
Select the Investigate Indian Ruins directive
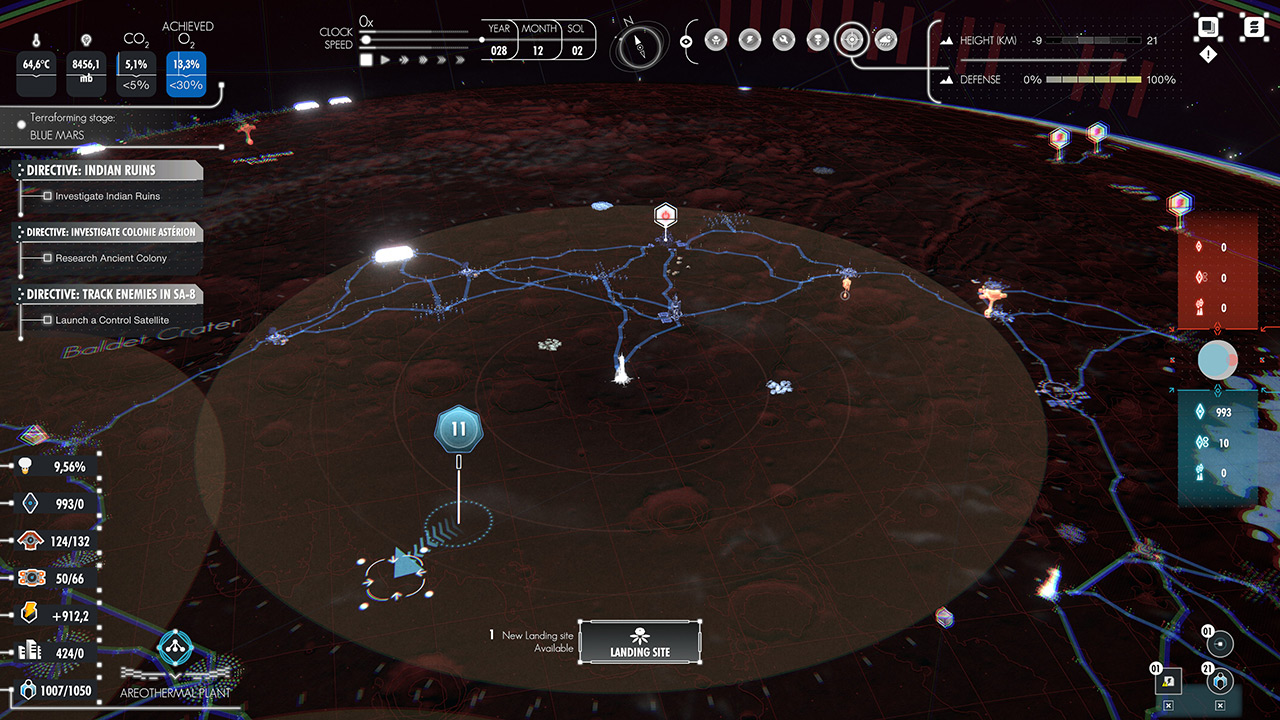tap(107, 196)
